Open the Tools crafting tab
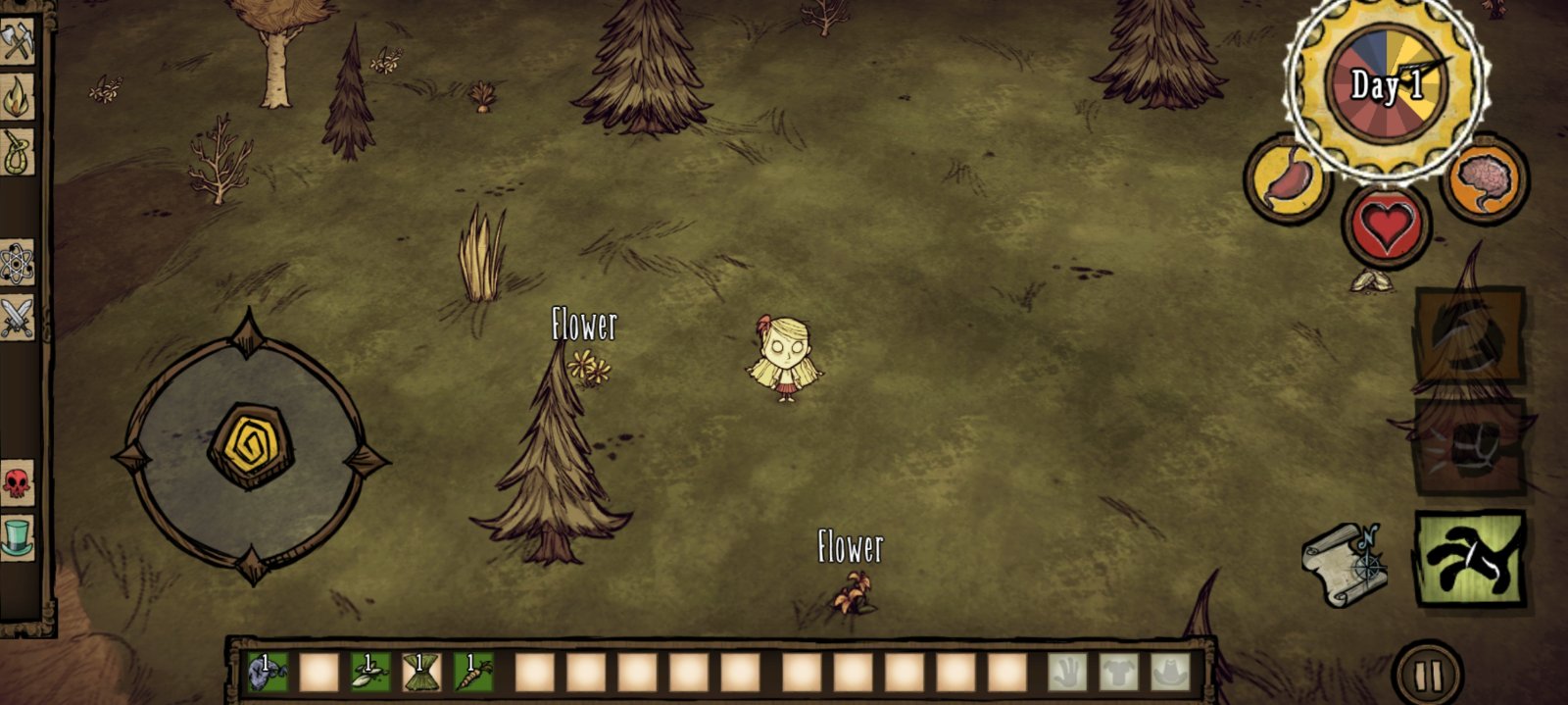Viewport: 1568px width, 705px height. pyautogui.click(x=17, y=43)
